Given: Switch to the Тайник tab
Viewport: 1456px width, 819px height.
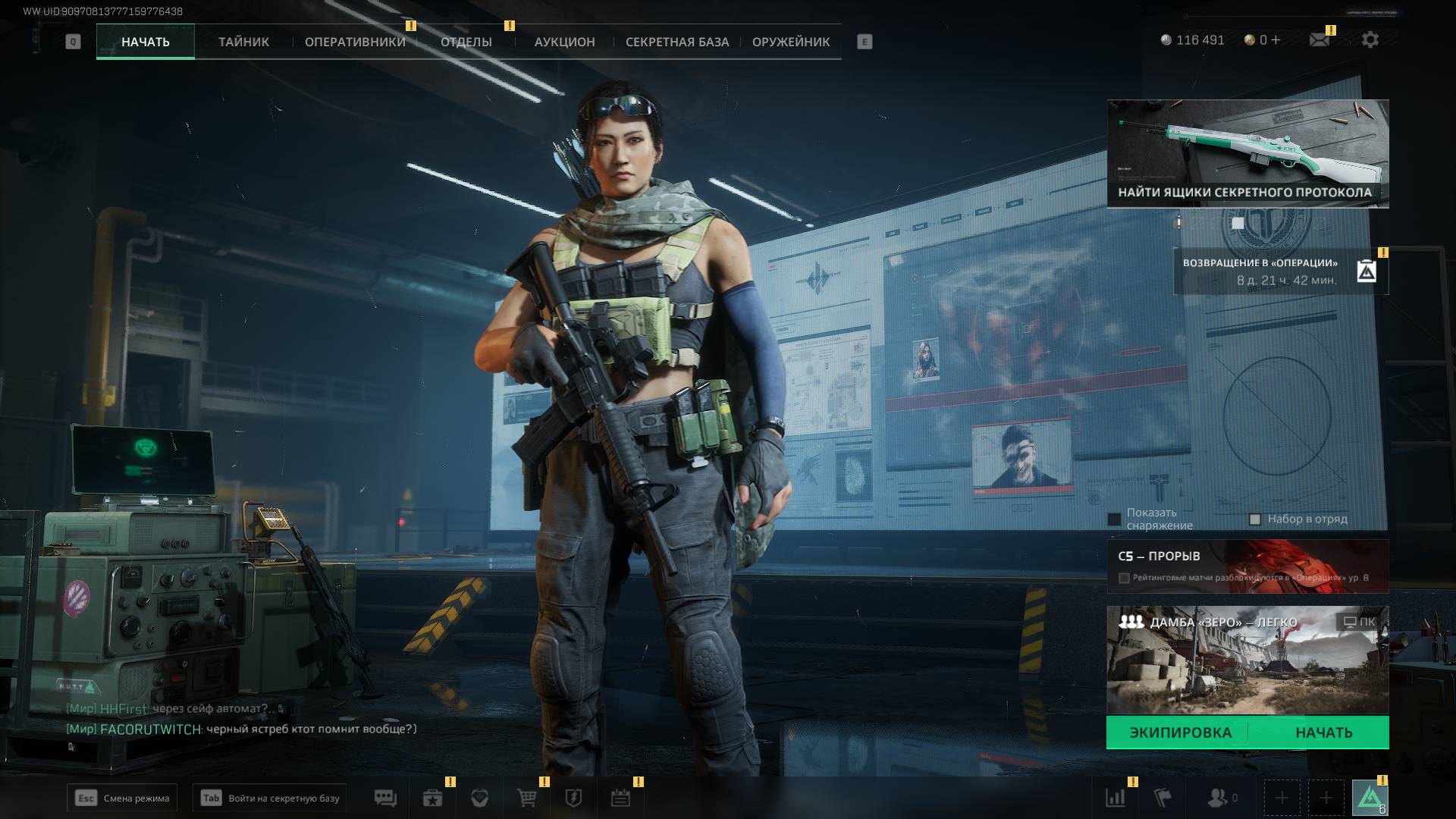Looking at the screenshot, I should (x=243, y=42).
